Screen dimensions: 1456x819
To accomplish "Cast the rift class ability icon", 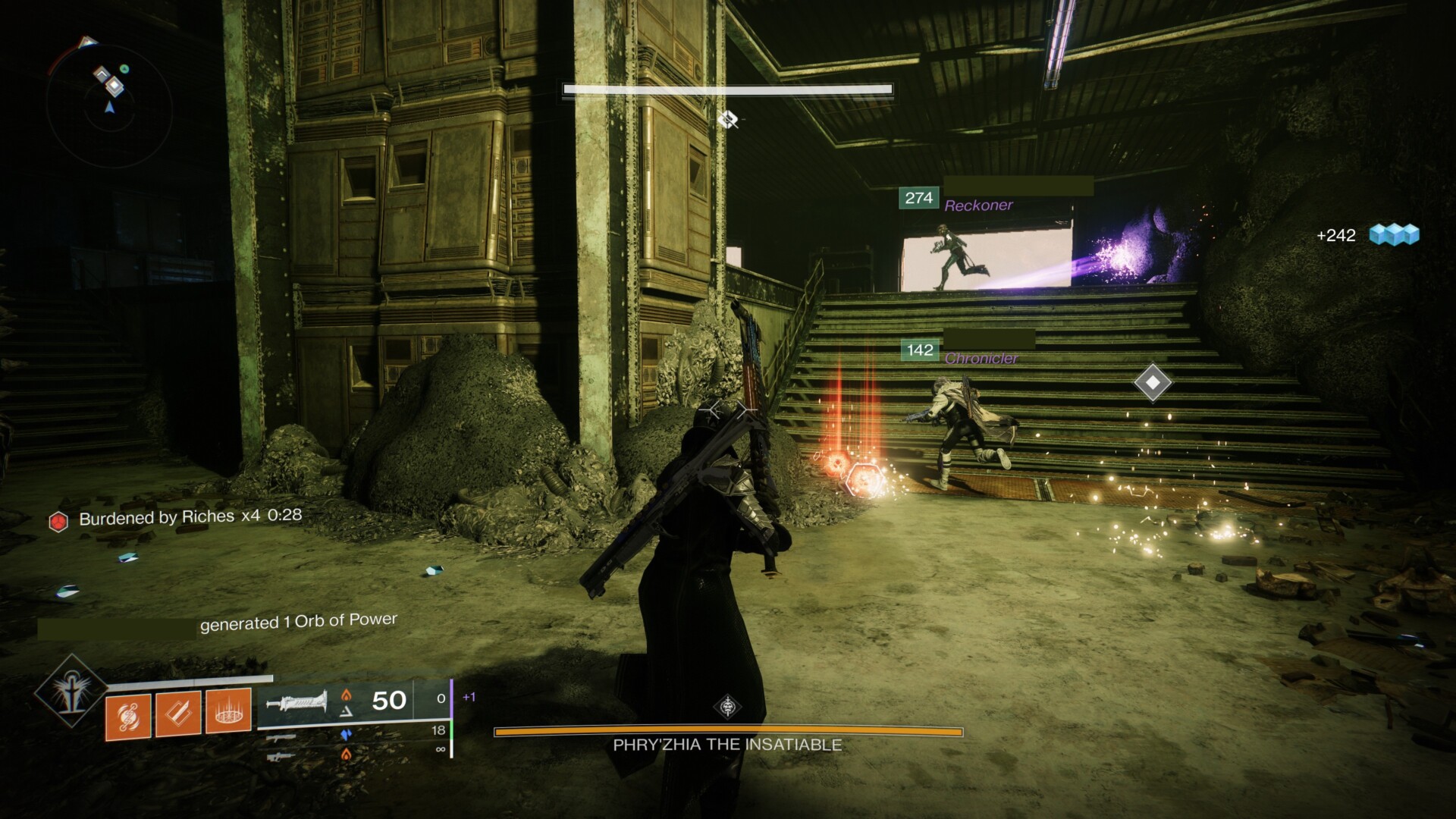I will point(228,713).
